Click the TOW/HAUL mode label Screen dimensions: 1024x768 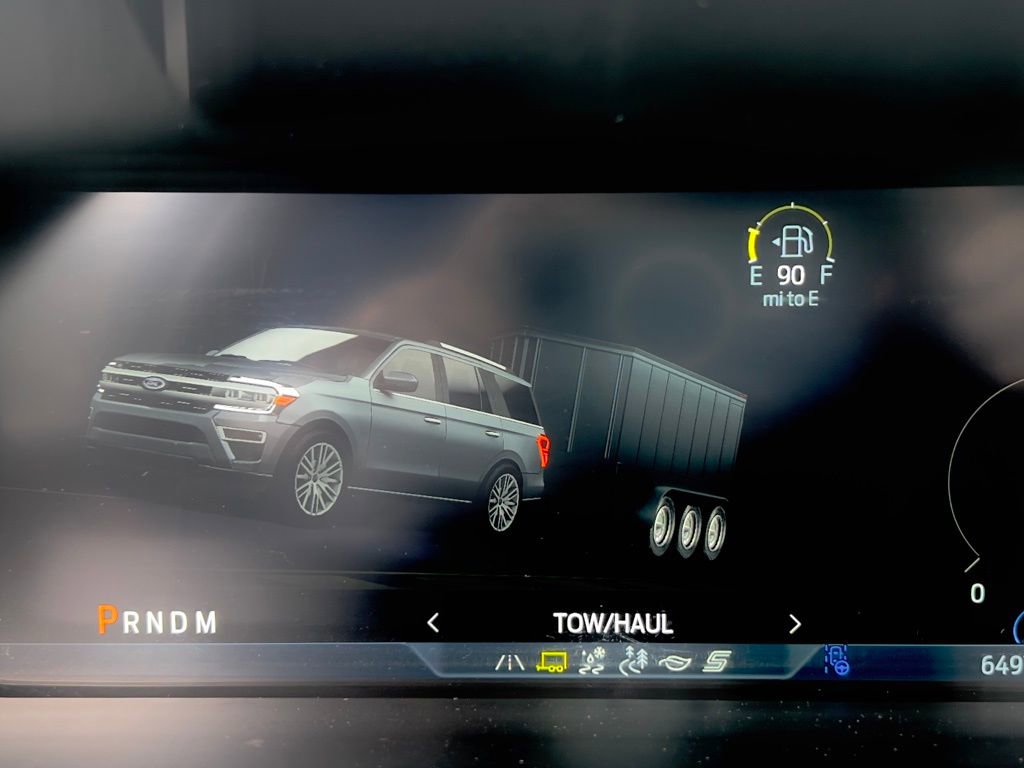(x=613, y=624)
